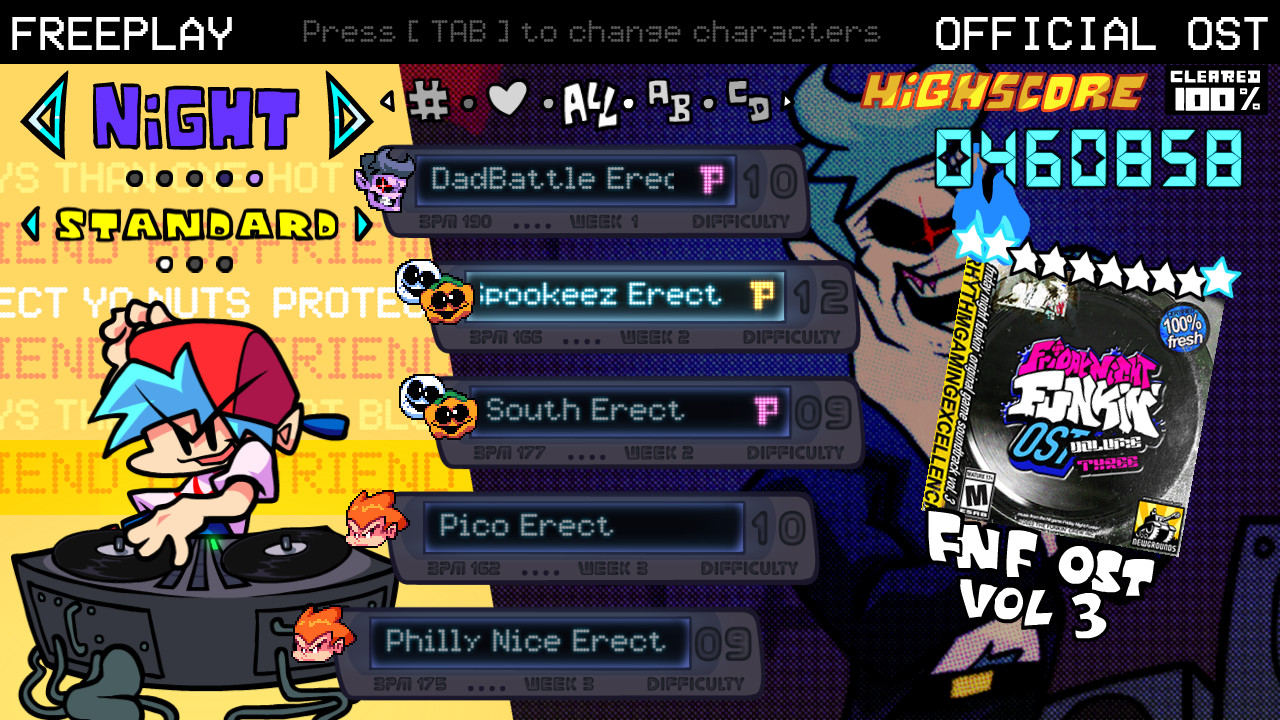The height and width of the screenshot is (720, 1280).
Task: Toggle the P badge on South Erect
Action: [765, 408]
